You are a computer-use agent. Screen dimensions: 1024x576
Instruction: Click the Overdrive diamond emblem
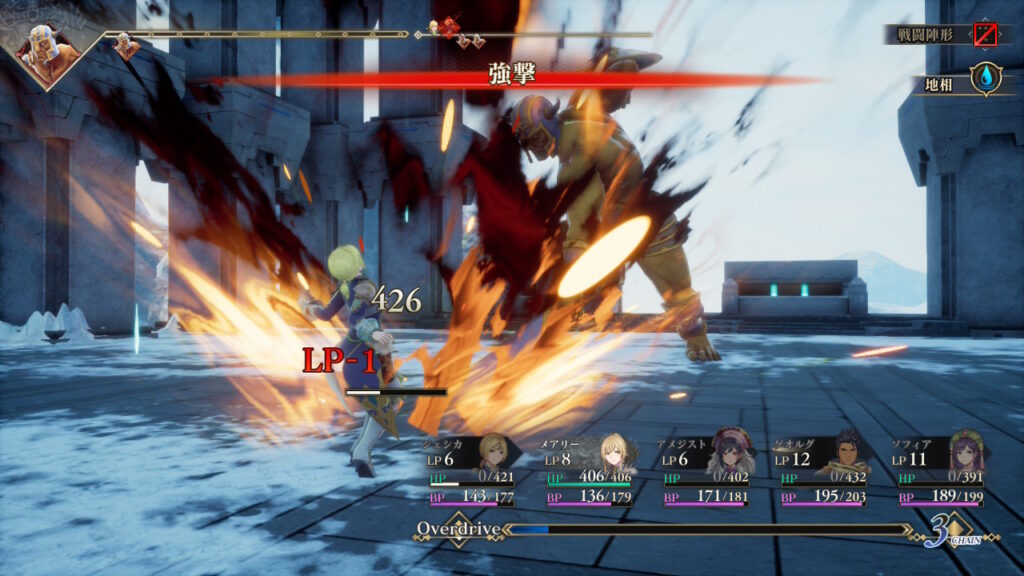point(457,529)
